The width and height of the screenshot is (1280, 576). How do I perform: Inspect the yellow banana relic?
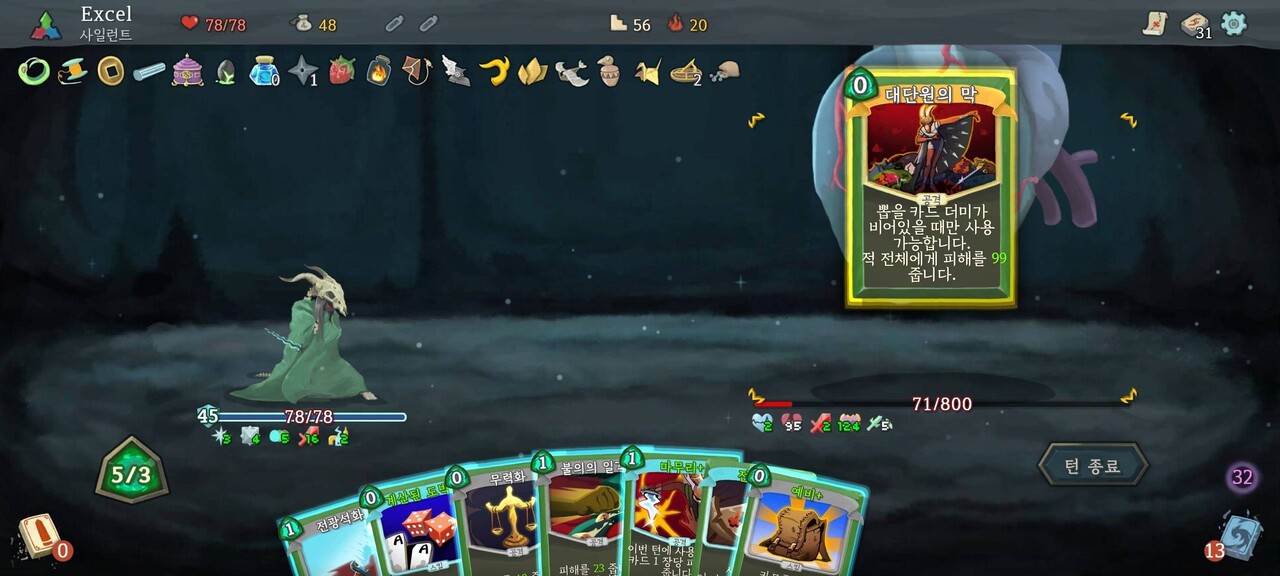pos(494,70)
